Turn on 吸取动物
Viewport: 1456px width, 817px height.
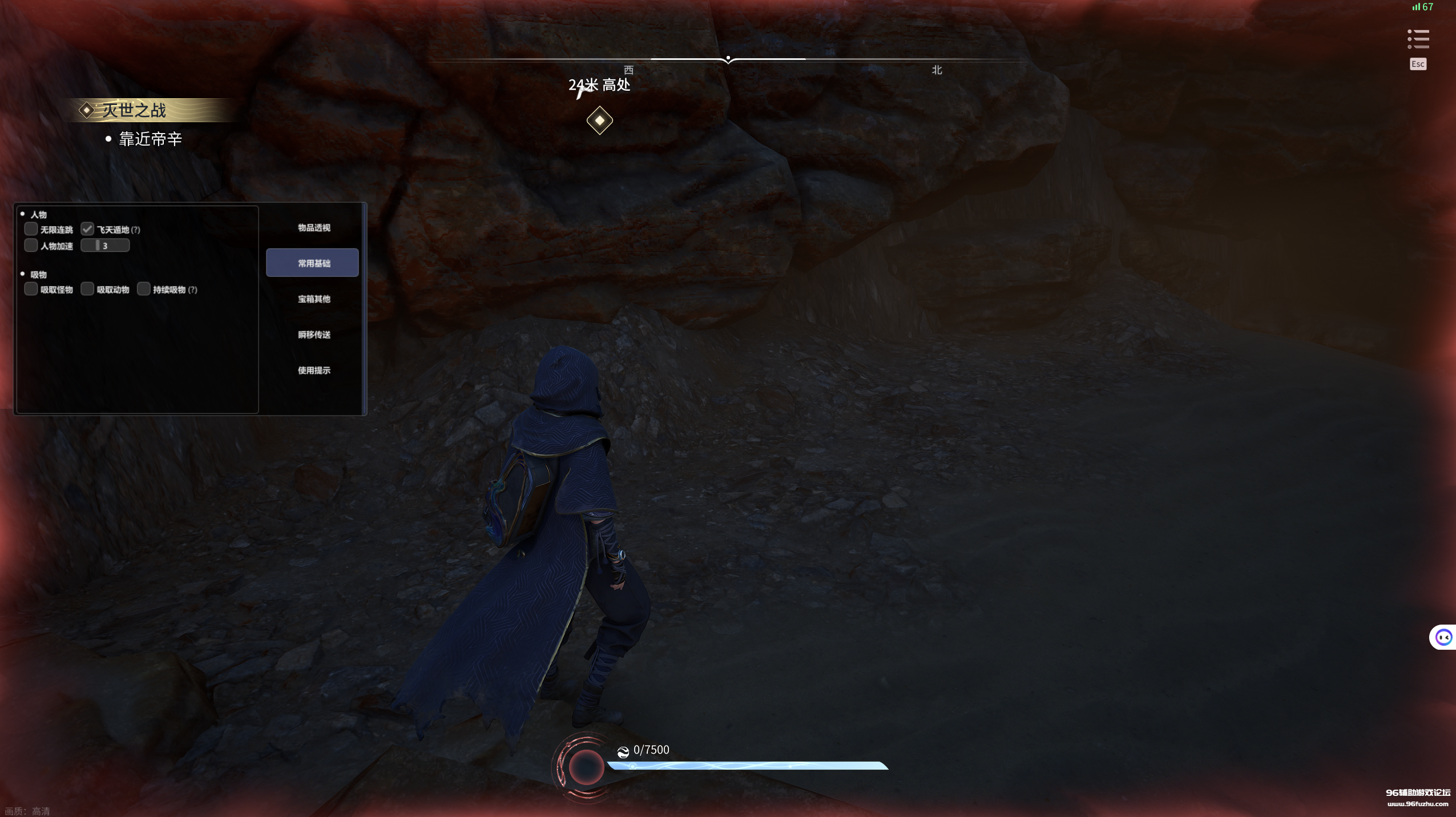(x=87, y=289)
